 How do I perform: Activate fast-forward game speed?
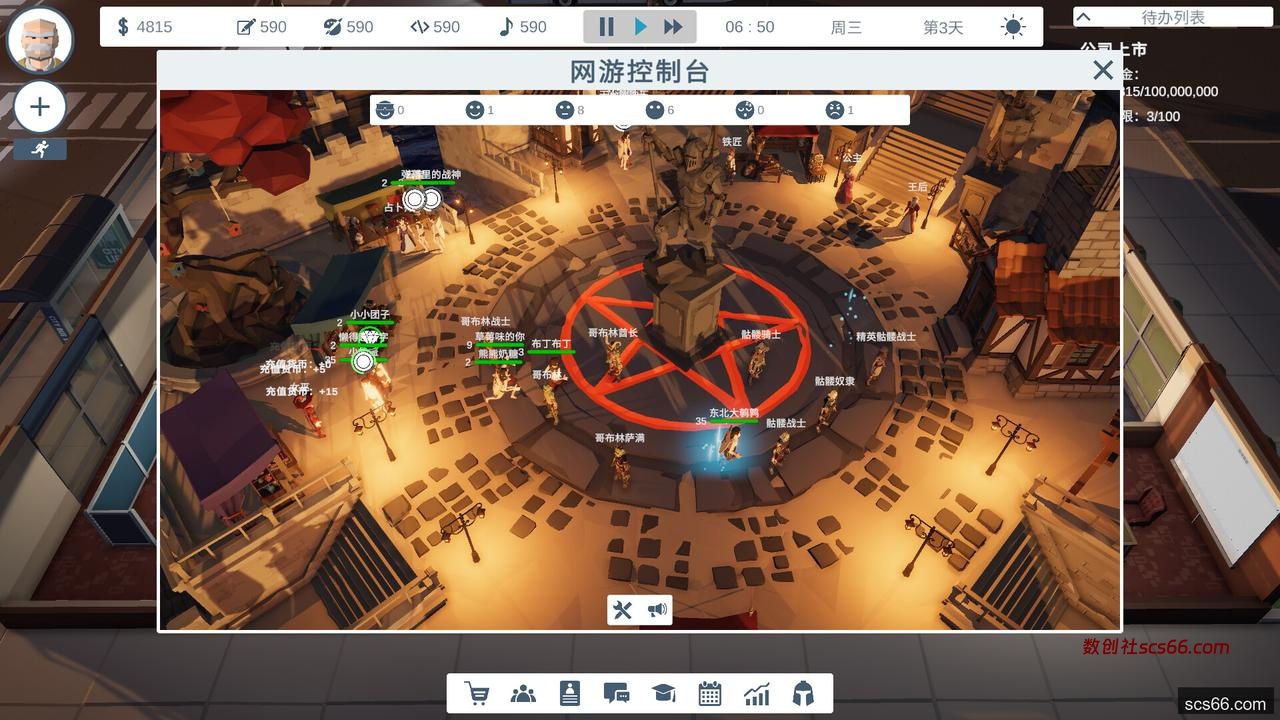(674, 27)
